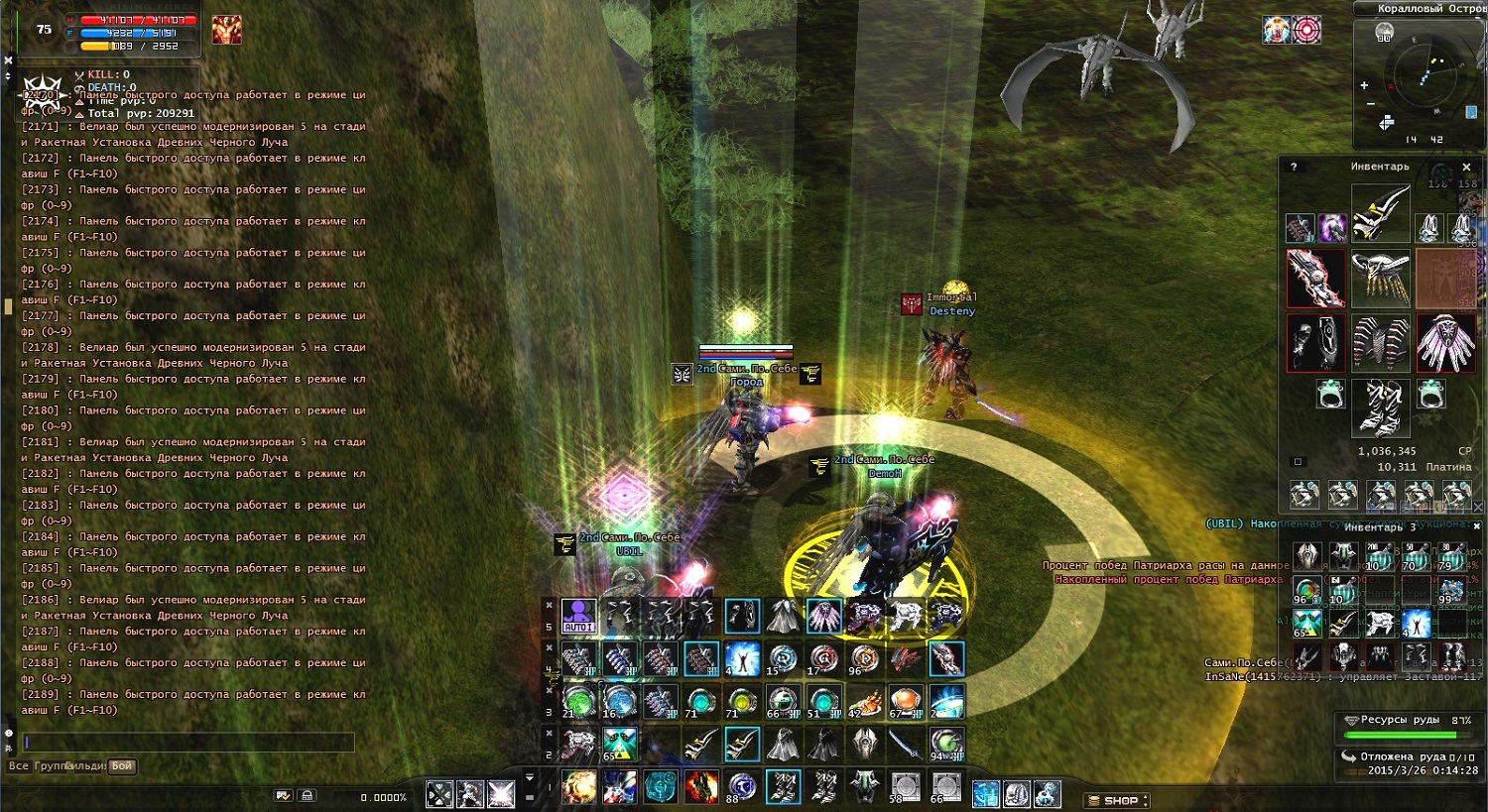
Task: Open the SHOP button
Action: pyautogui.click(x=1118, y=800)
